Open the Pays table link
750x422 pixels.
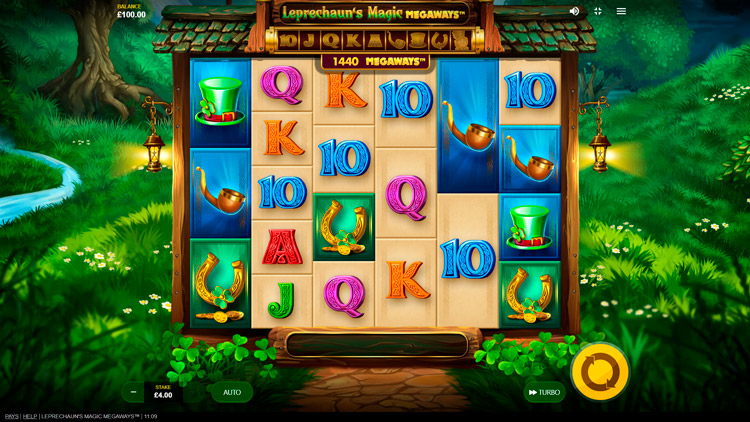pyautogui.click(x=11, y=416)
